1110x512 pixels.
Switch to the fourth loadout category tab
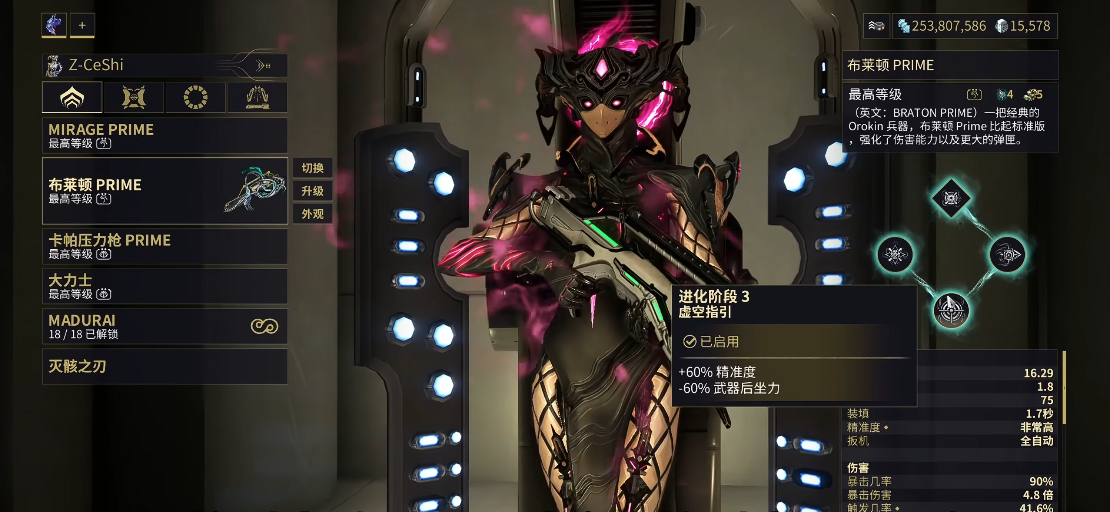(257, 97)
